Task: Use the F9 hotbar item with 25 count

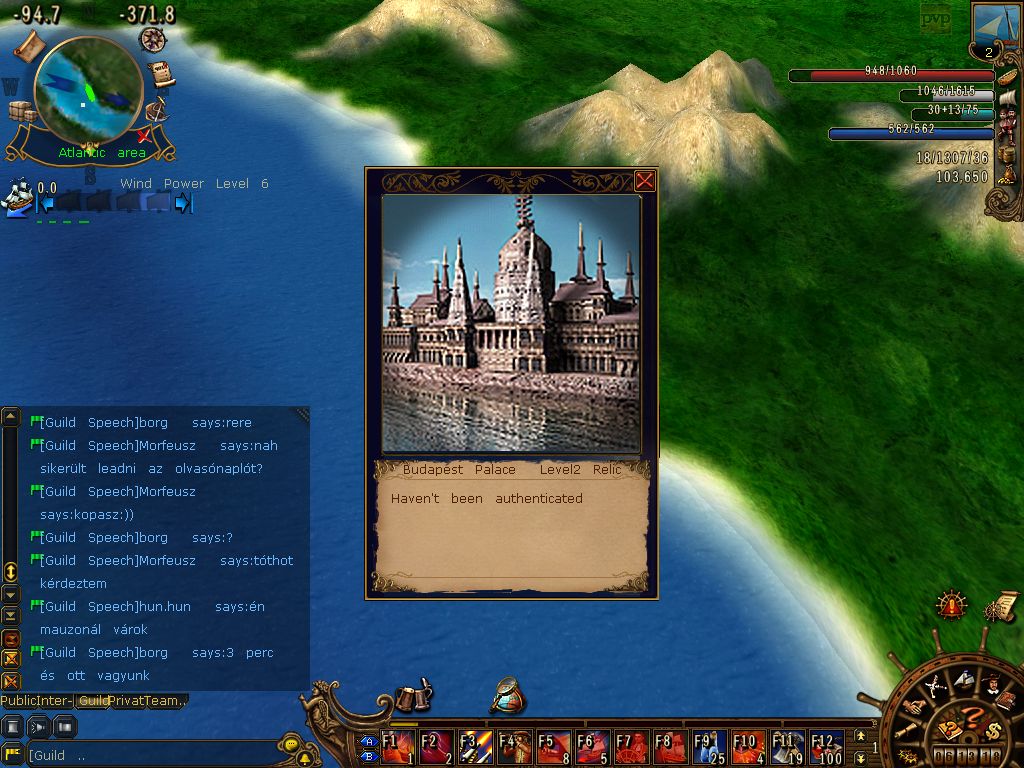Action: point(709,747)
